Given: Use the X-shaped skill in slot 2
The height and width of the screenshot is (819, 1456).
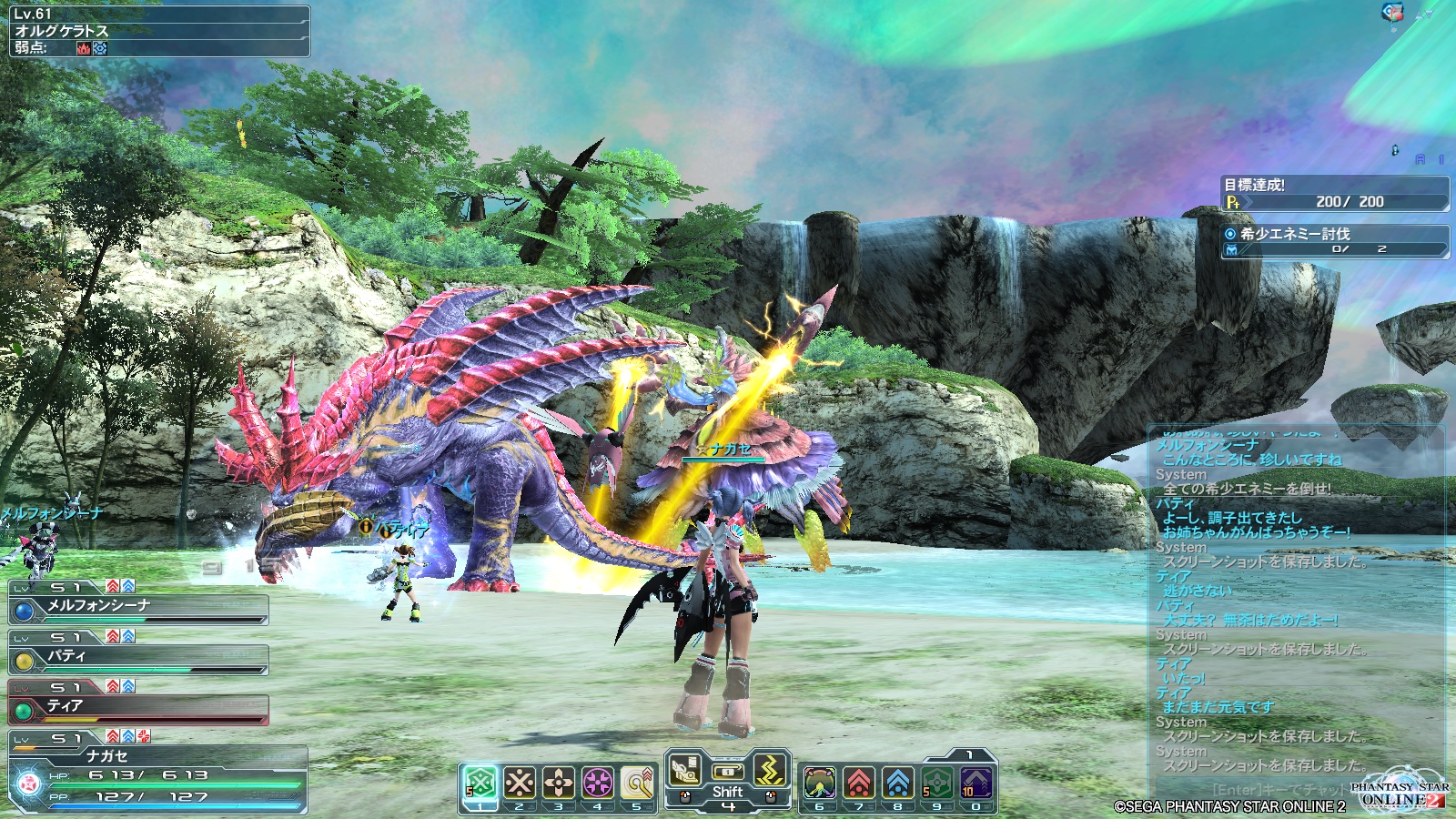Looking at the screenshot, I should 520,782.
